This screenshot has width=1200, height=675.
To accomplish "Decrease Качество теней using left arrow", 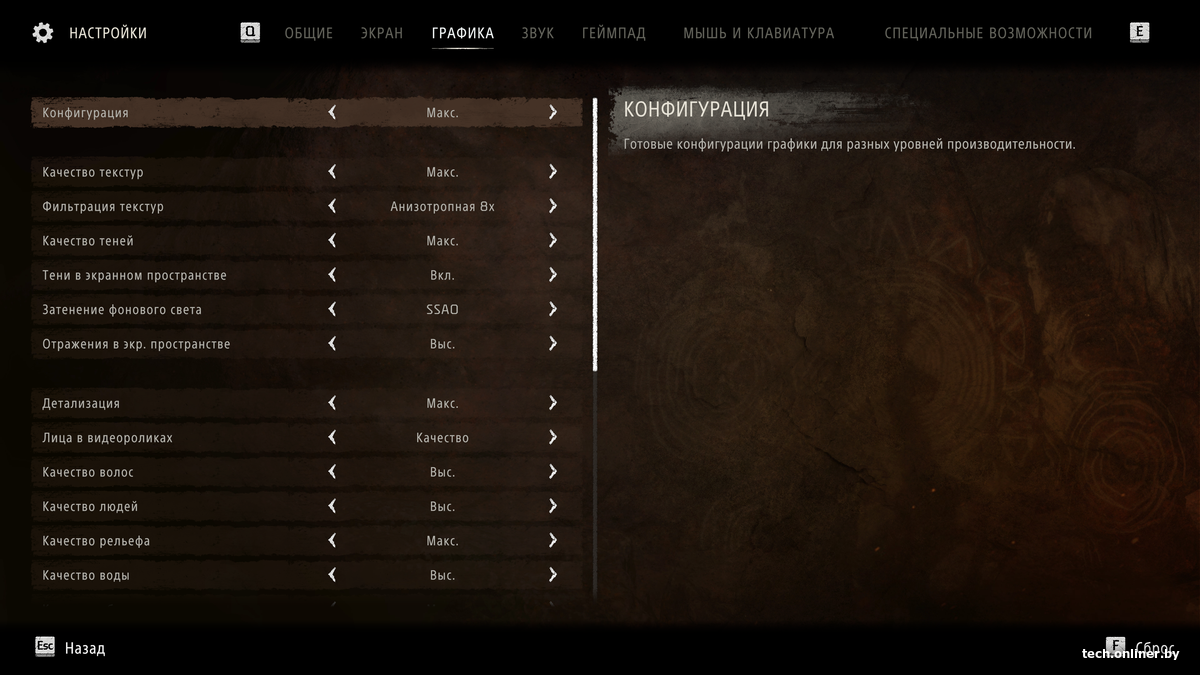I will [x=332, y=241].
